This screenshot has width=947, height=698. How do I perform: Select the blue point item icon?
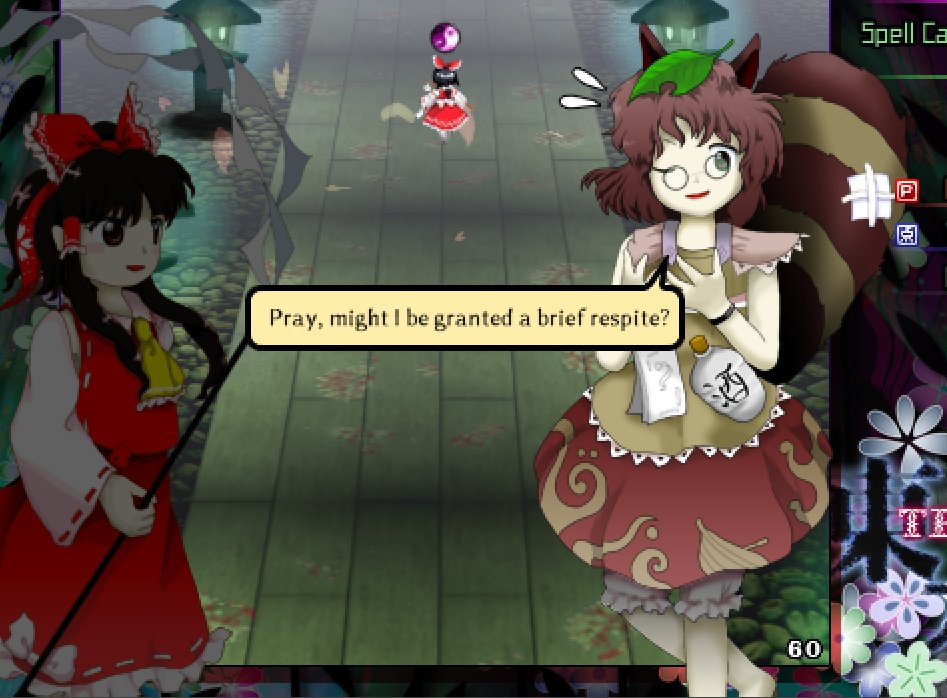coord(907,235)
